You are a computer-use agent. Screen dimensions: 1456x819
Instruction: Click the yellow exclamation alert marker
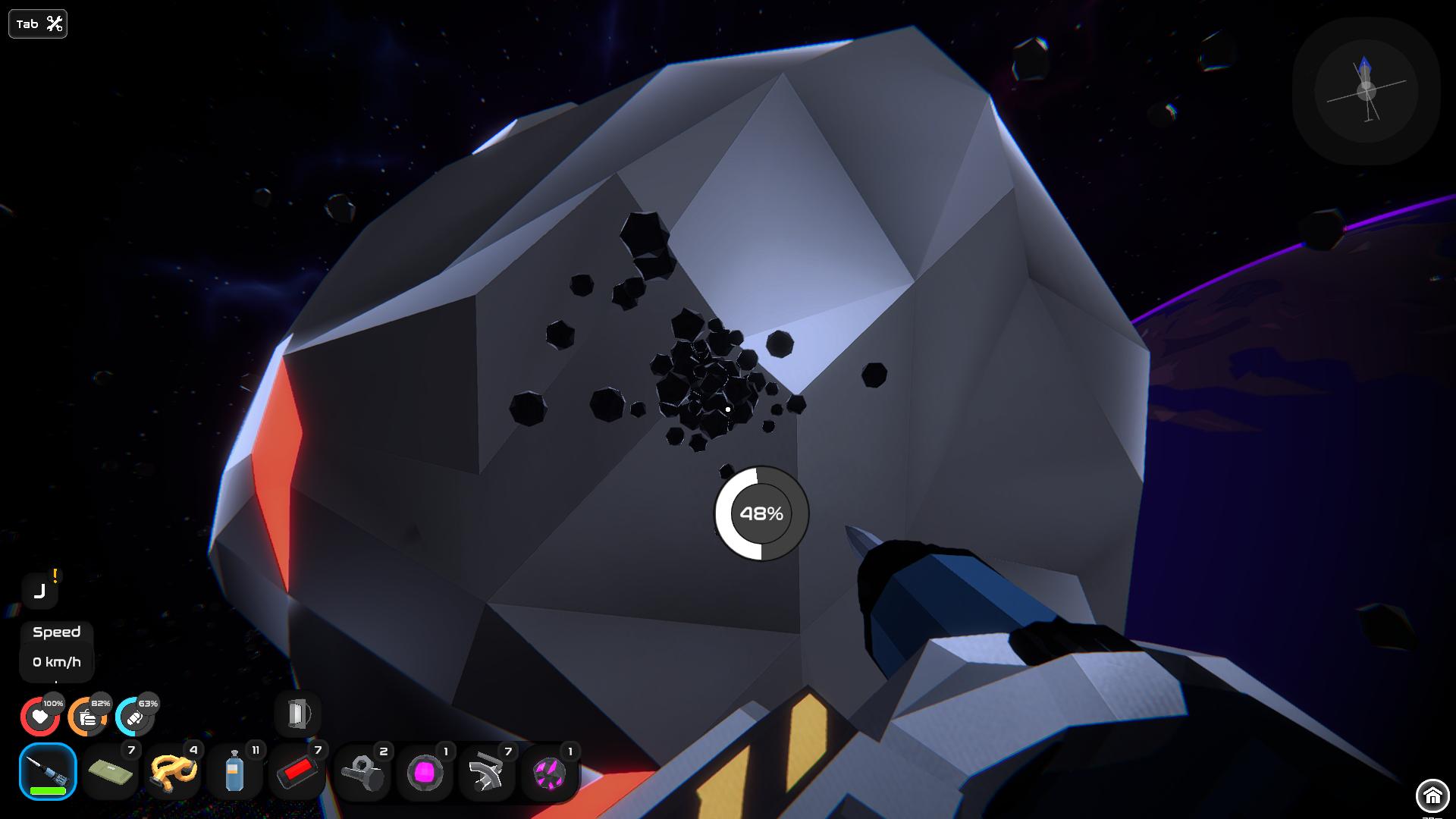[x=54, y=576]
